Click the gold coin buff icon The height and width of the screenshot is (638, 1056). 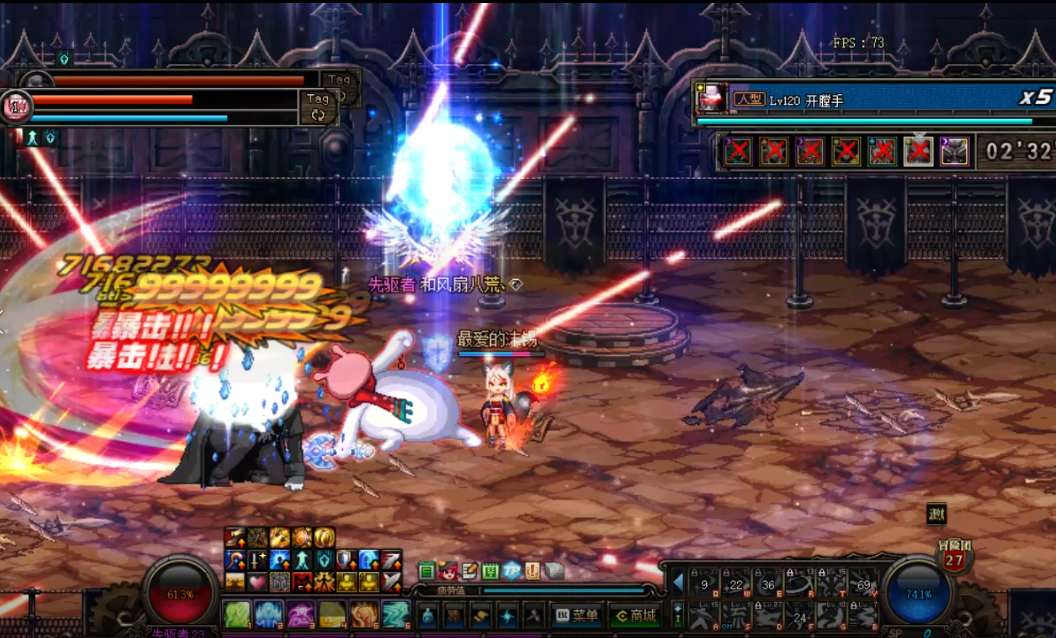(325, 538)
